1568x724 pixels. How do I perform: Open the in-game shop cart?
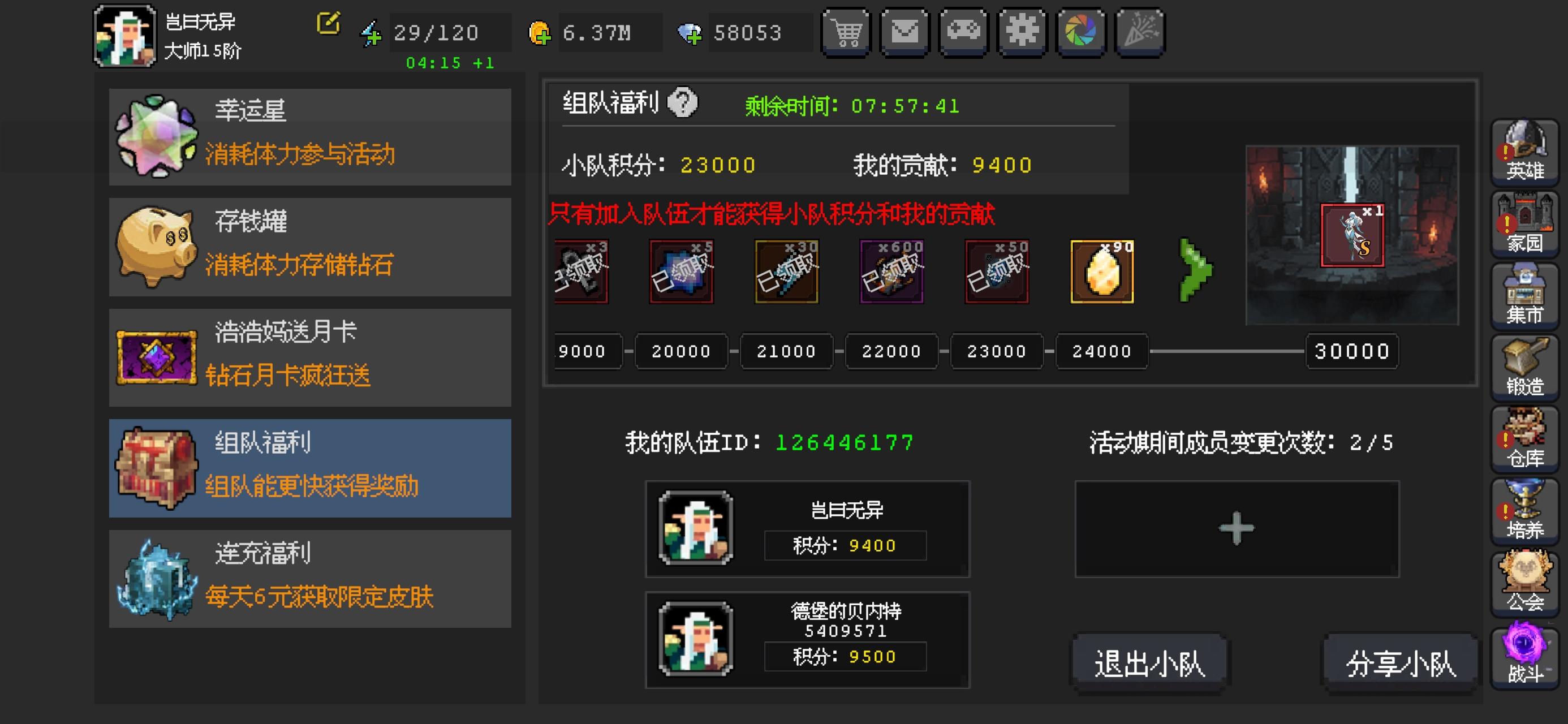pos(846,32)
